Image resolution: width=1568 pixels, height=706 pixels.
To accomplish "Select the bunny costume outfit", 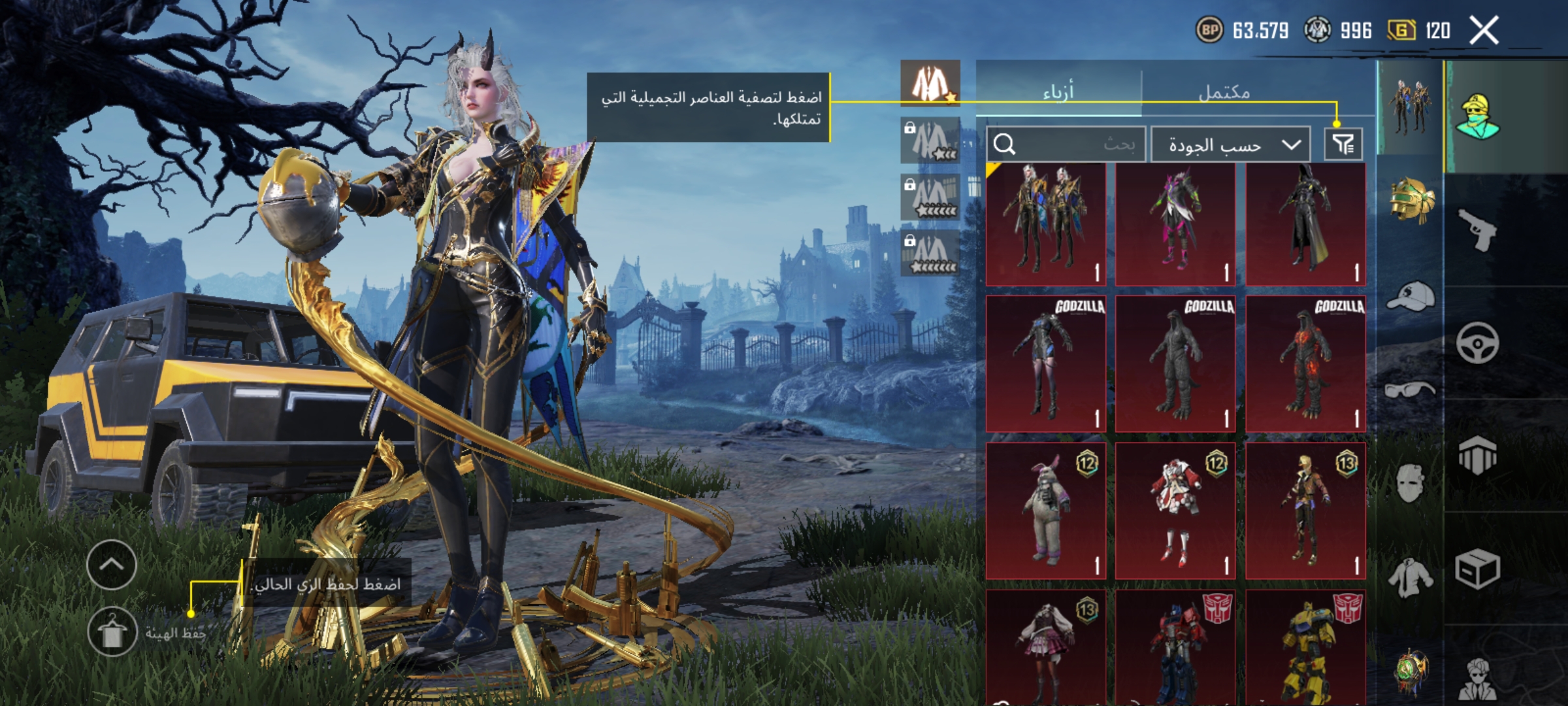I will point(1045,511).
